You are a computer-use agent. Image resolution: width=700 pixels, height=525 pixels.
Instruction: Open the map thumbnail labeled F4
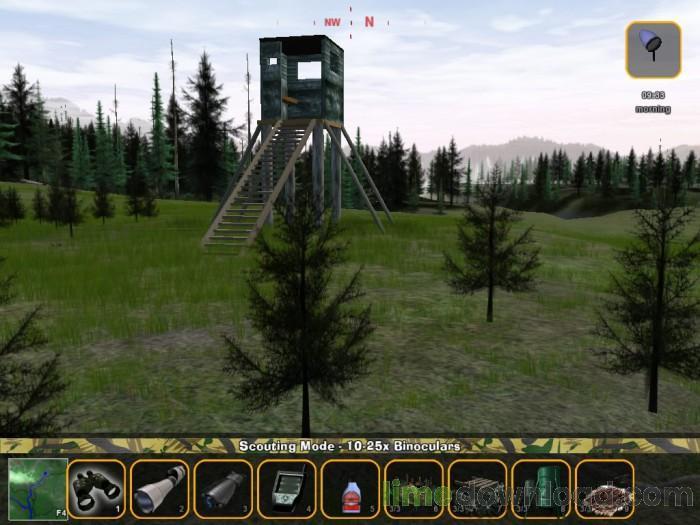pos(38,488)
